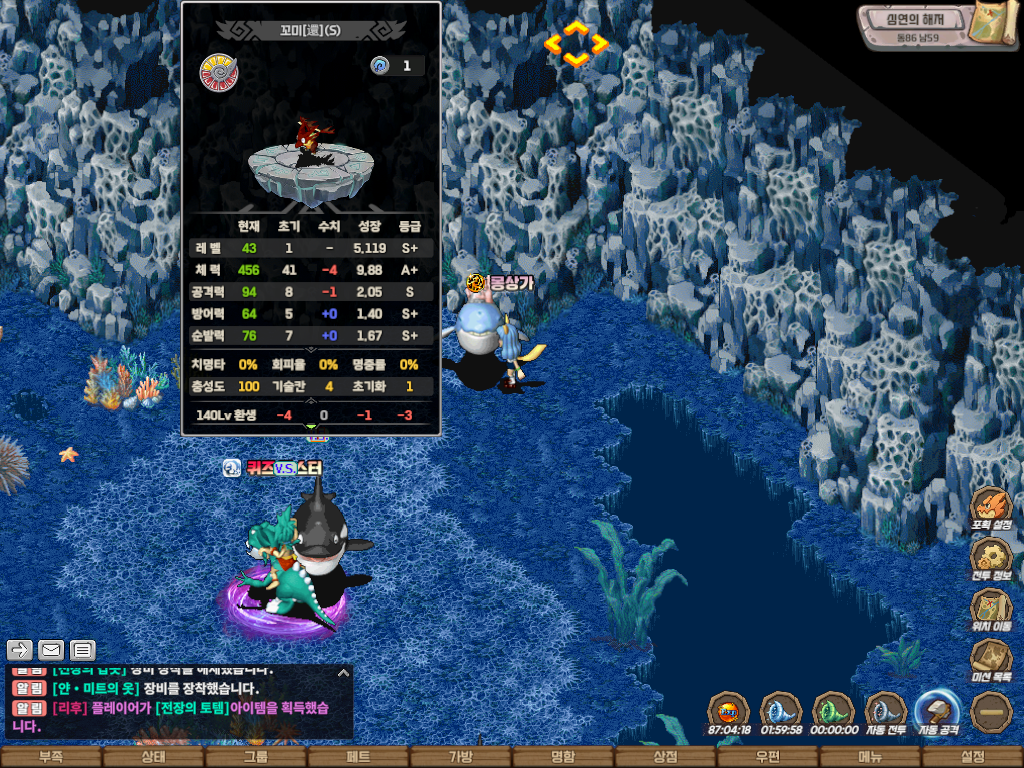Collapse the chat log with the arrow
The height and width of the screenshot is (768, 1024).
(343, 673)
